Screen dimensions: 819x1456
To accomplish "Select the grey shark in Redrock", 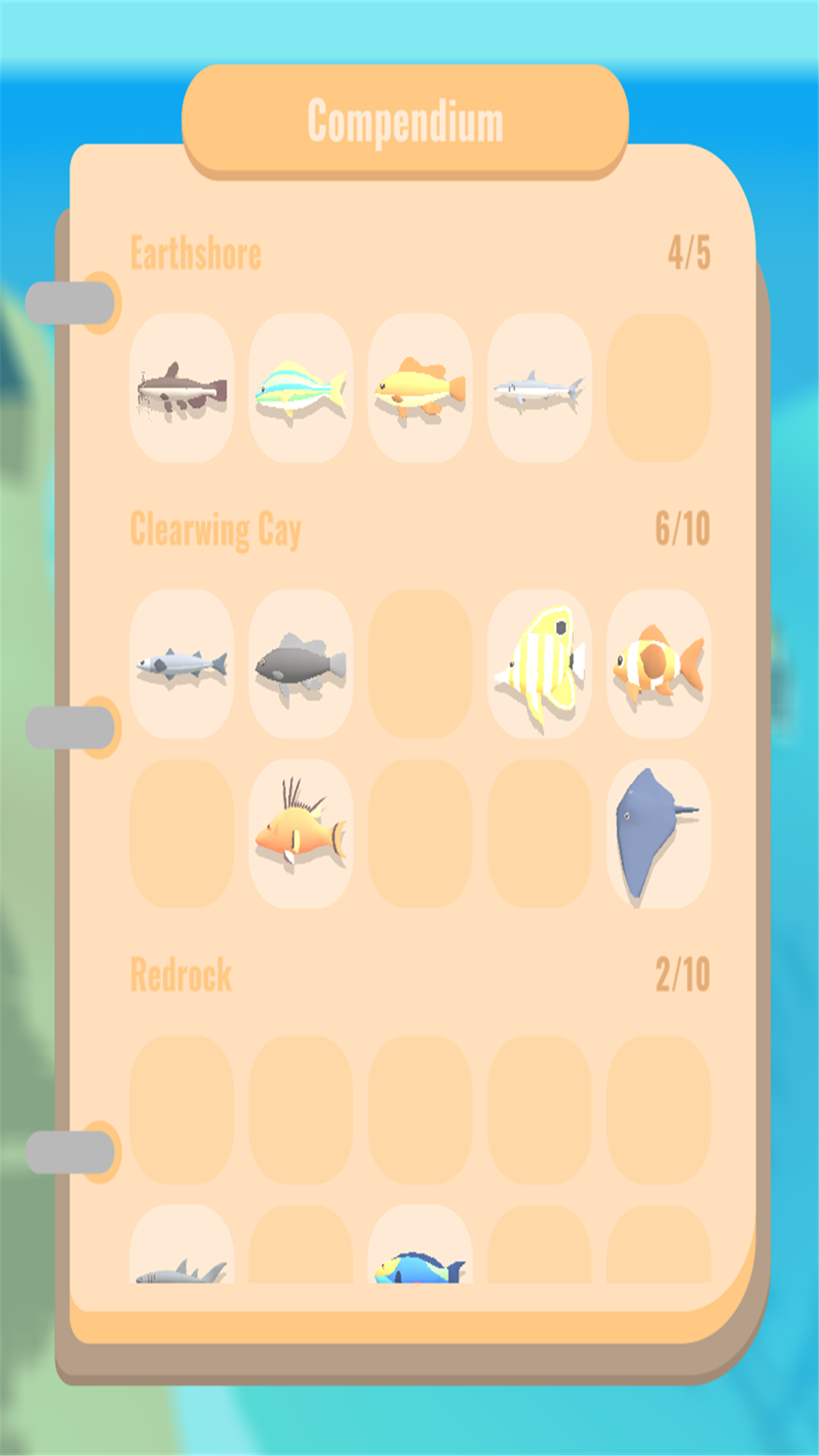I will (x=181, y=1247).
